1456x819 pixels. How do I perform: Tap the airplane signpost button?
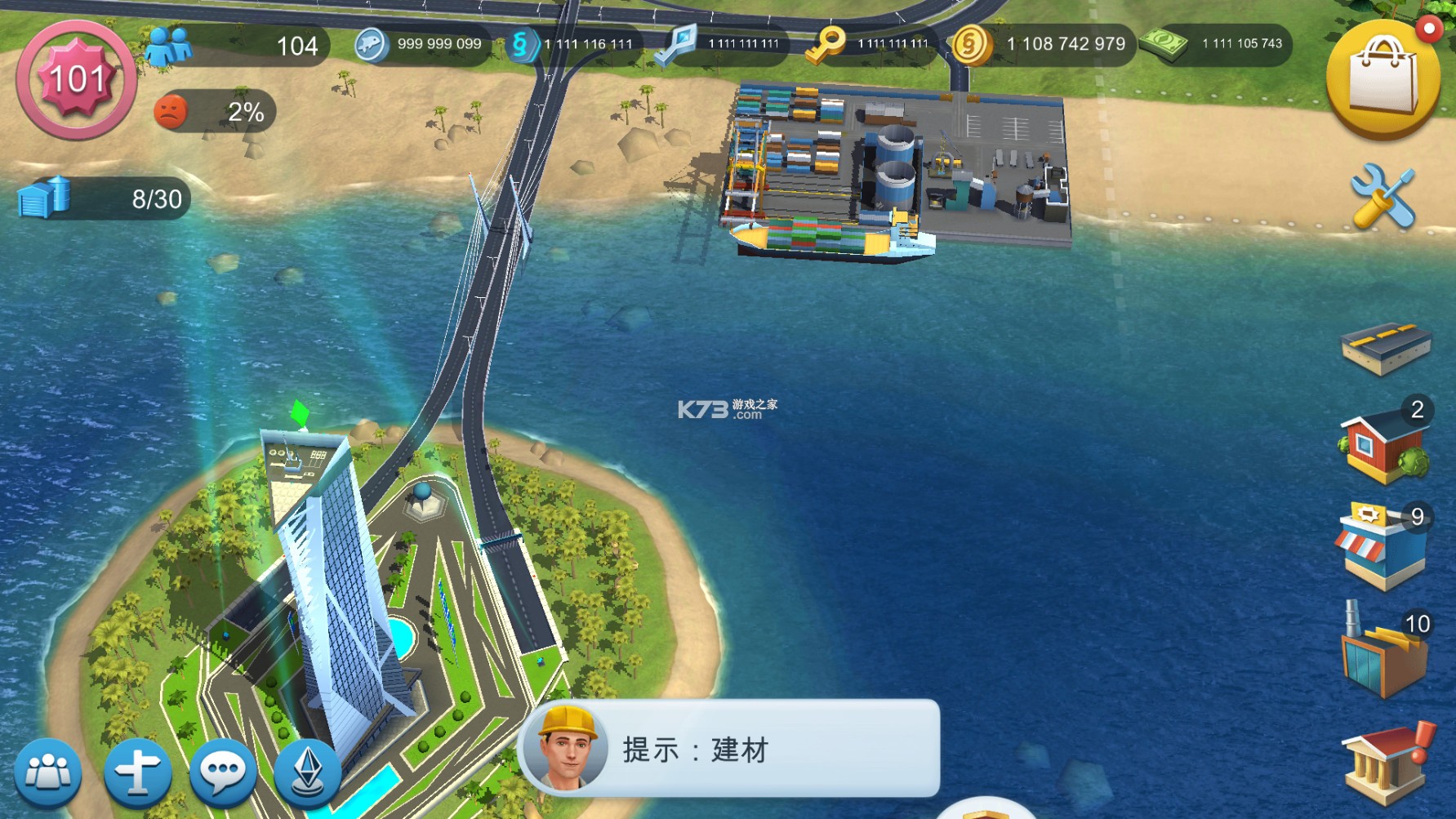click(x=137, y=772)
